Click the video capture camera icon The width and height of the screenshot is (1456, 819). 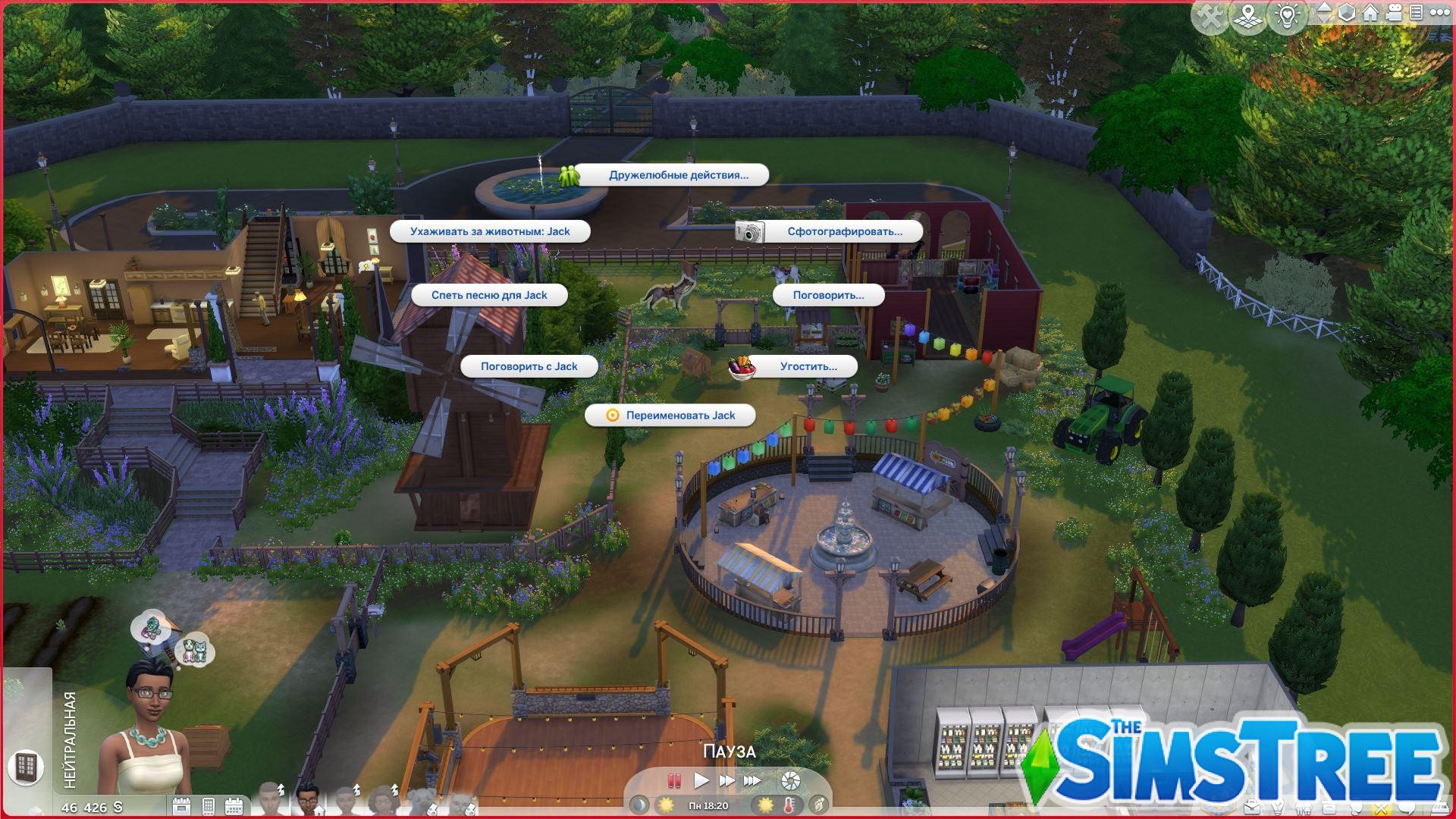(x=1393, y=13)
